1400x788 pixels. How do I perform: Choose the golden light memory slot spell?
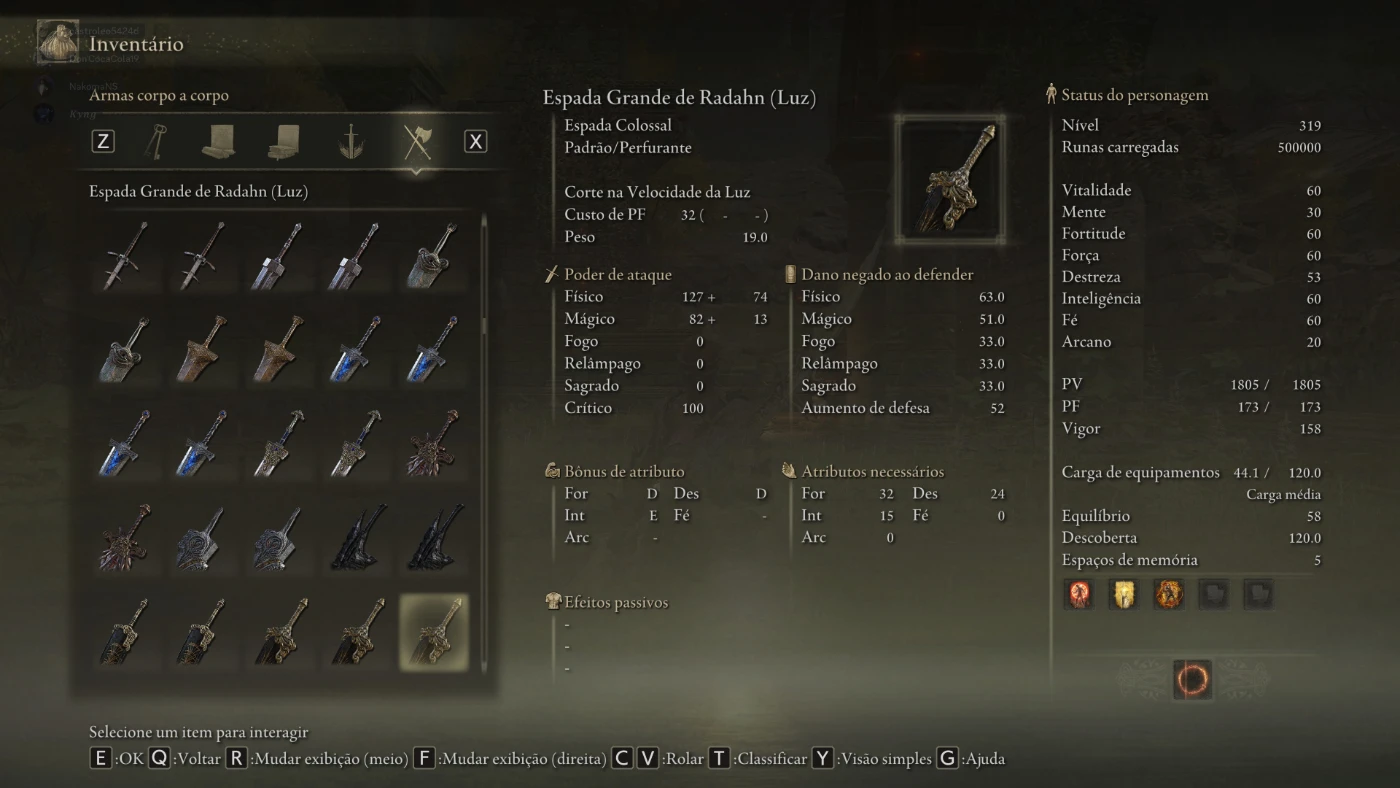point(1124,594)
